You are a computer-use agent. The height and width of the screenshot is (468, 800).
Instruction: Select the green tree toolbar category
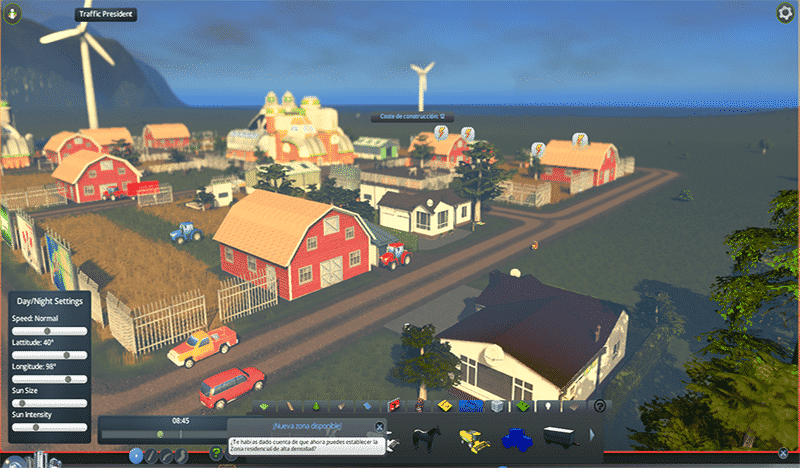[x=317, y=406]
